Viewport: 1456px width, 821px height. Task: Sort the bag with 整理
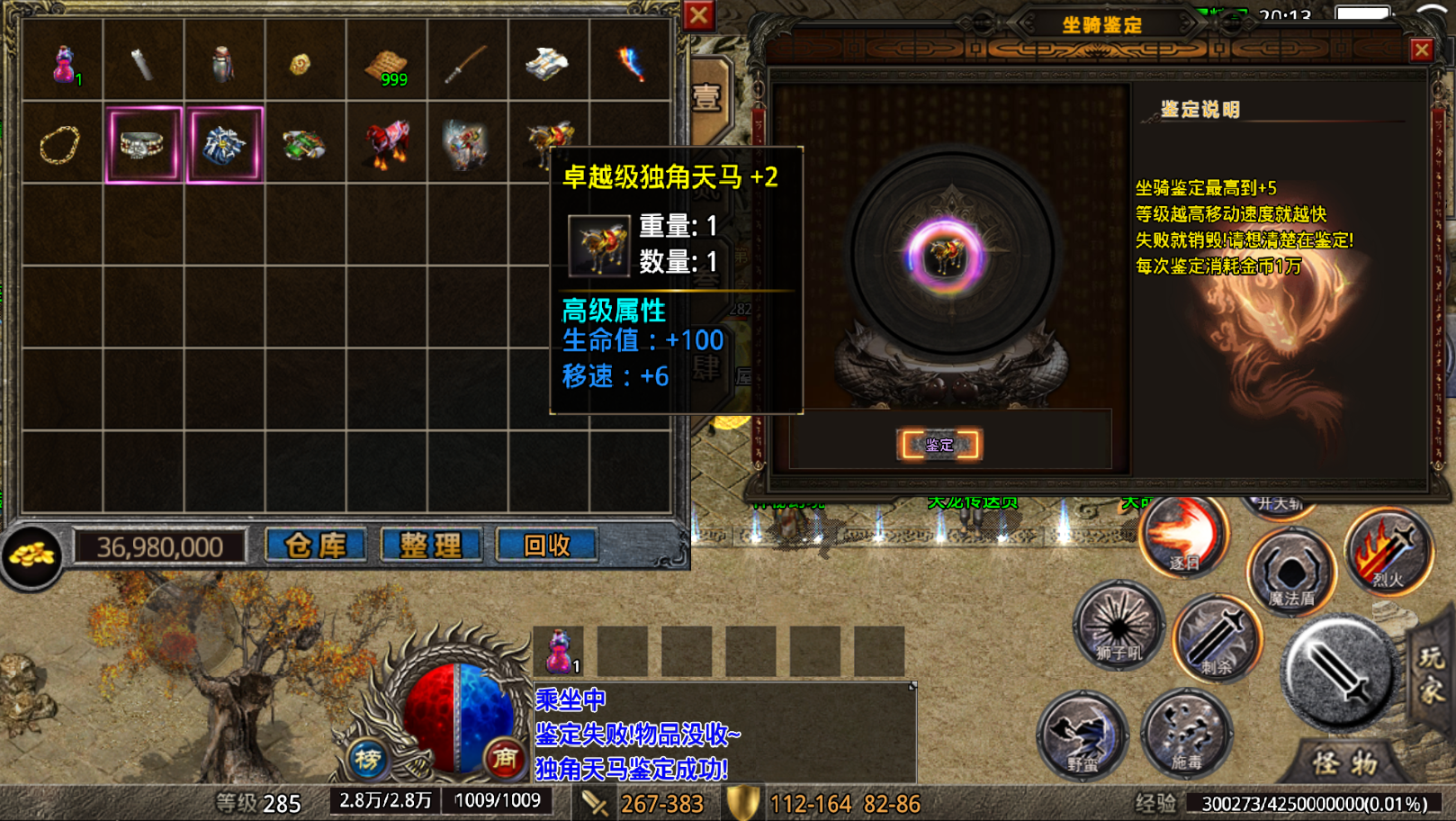coord(431,545)
